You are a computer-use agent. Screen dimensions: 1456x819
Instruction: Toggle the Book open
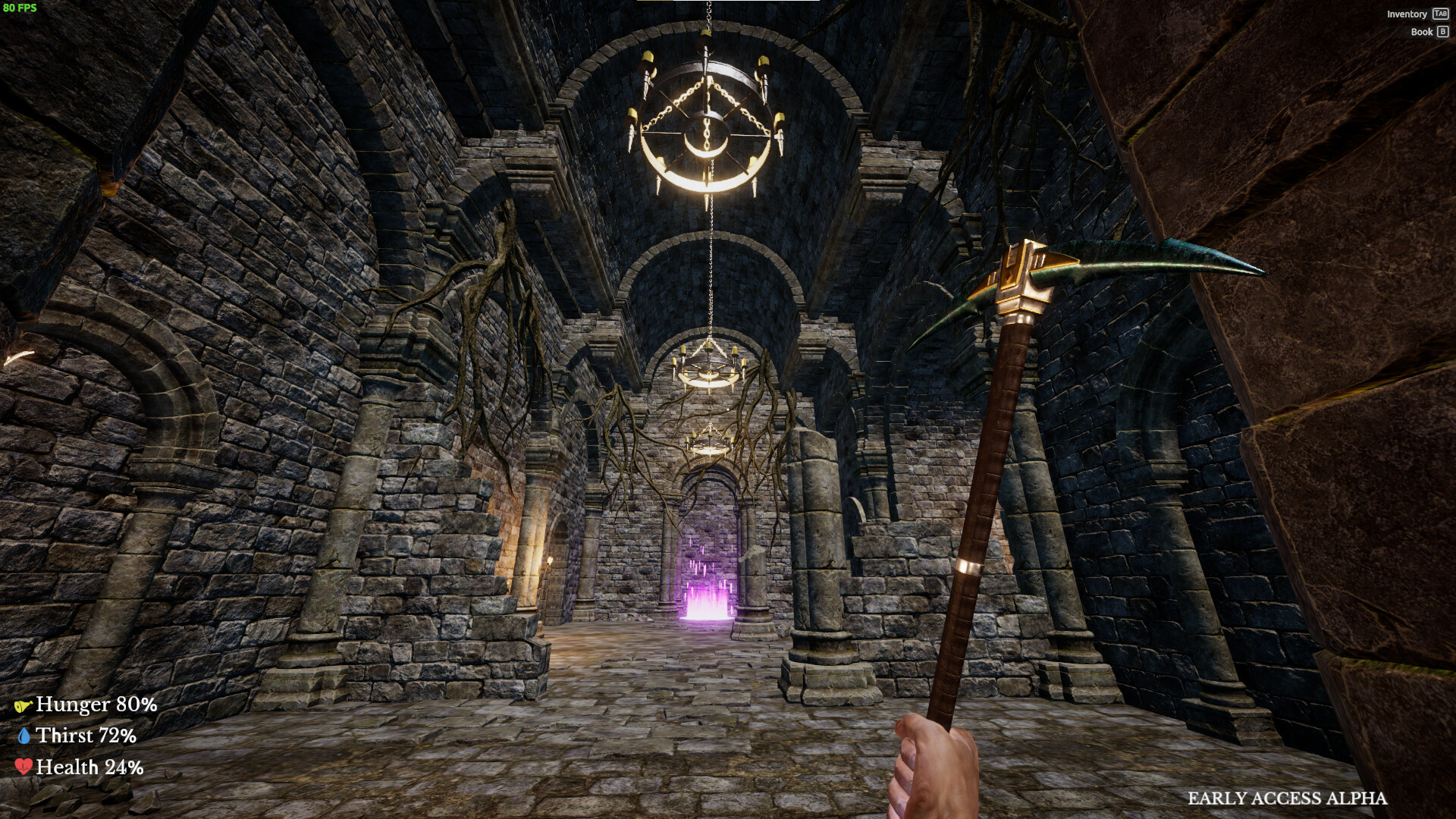1422,31
